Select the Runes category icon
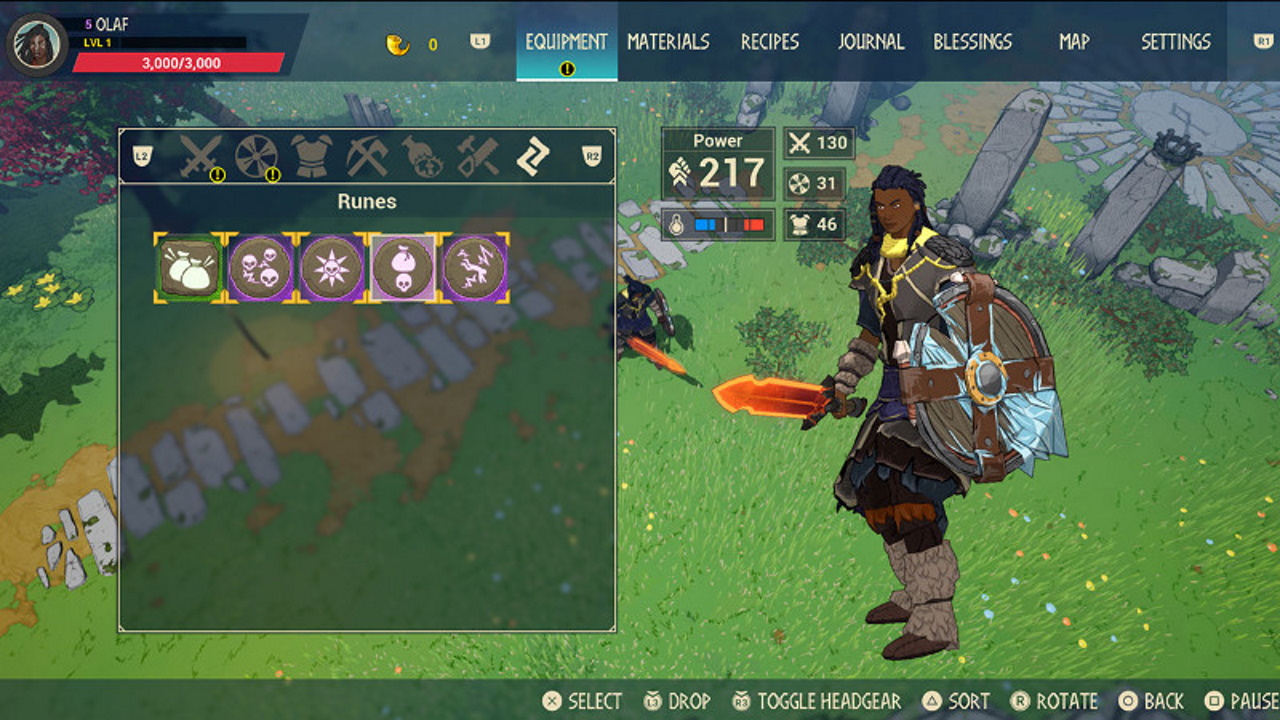Screen dimensions: 1280x720 (x=532, y=155)
